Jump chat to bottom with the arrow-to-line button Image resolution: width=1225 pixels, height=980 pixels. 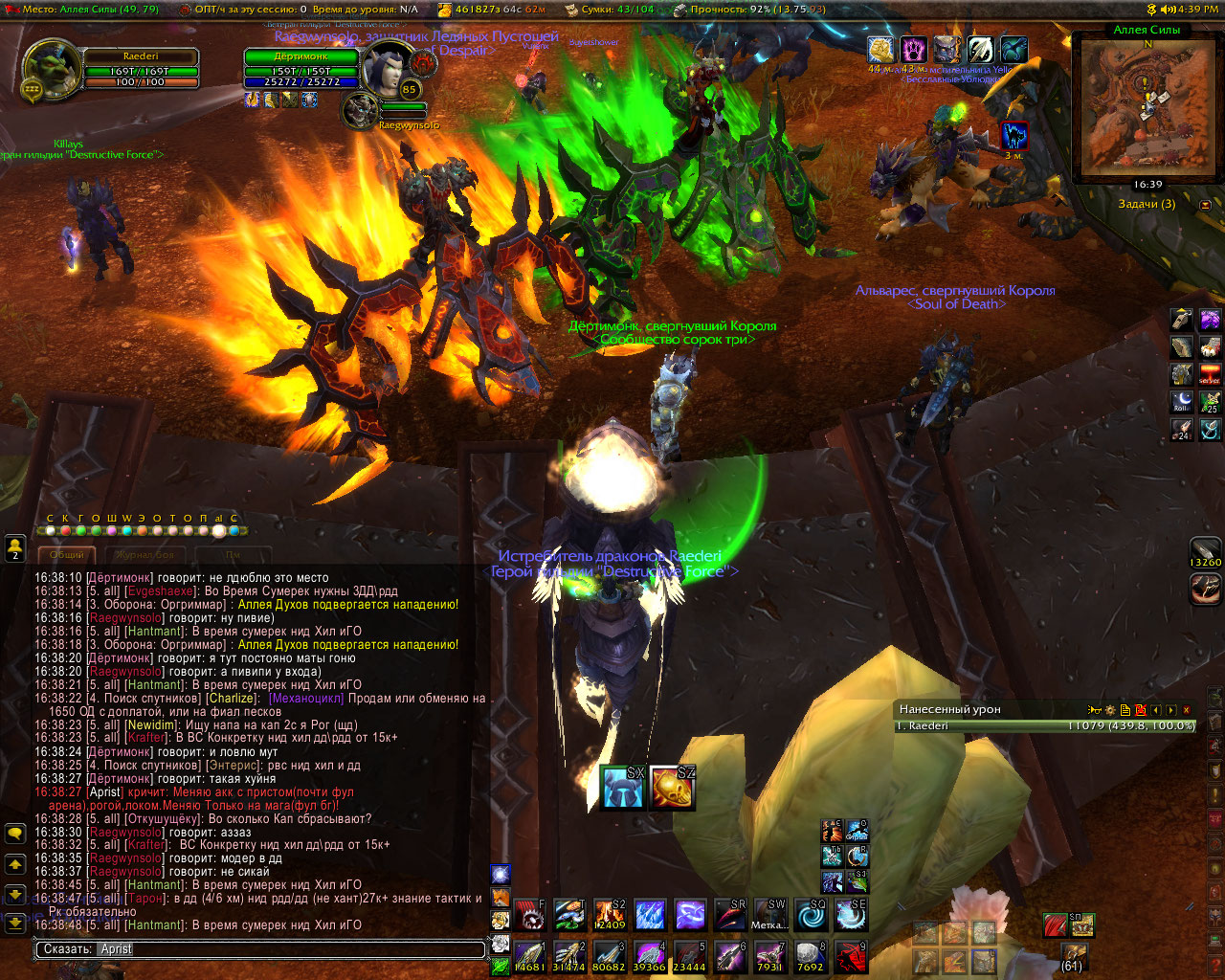click(x=15, y=924)
